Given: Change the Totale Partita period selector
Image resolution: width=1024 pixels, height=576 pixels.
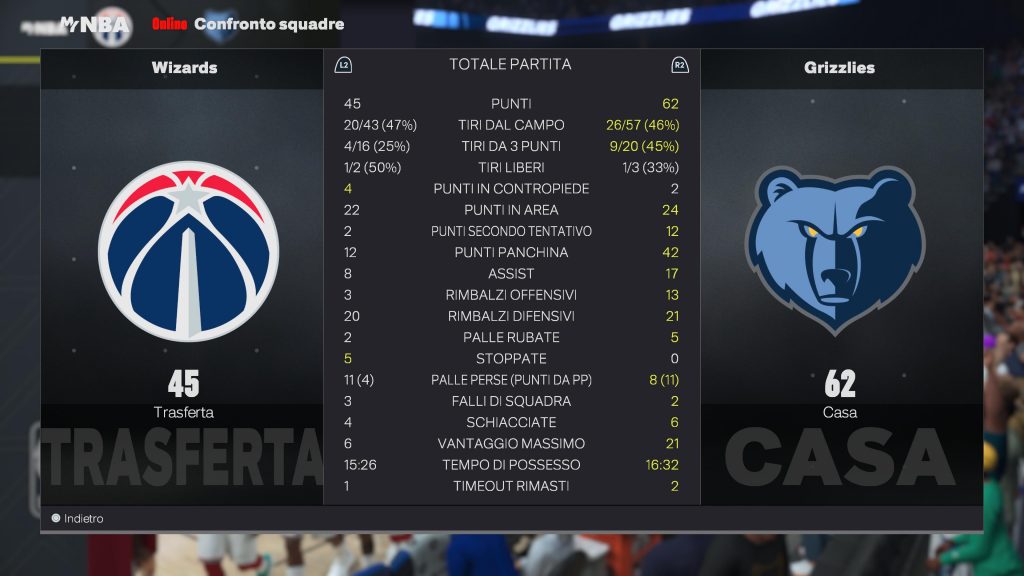Looking at the screenshot, I should click(x=510, y=65).
